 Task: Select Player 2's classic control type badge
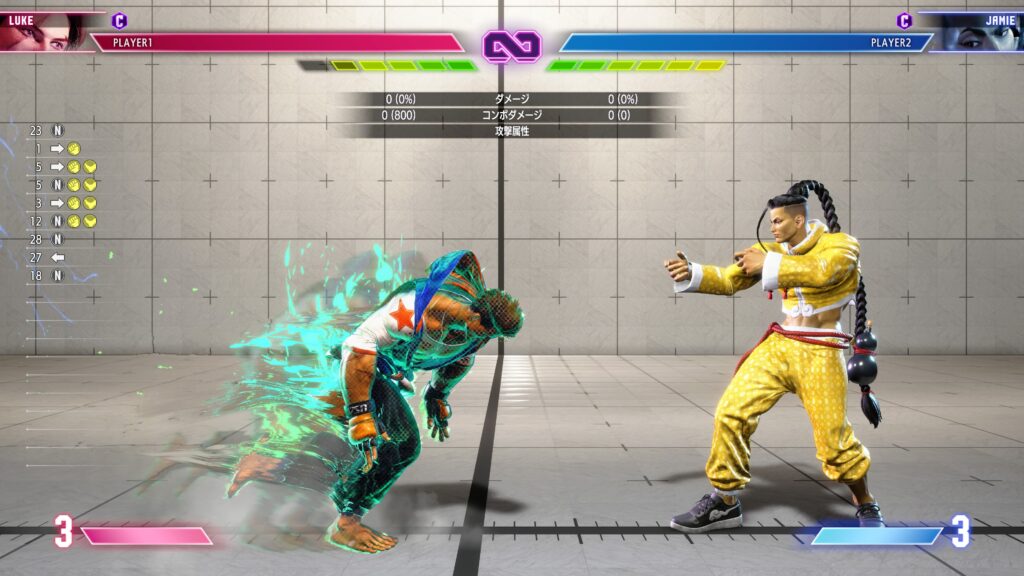coord(904,20)
